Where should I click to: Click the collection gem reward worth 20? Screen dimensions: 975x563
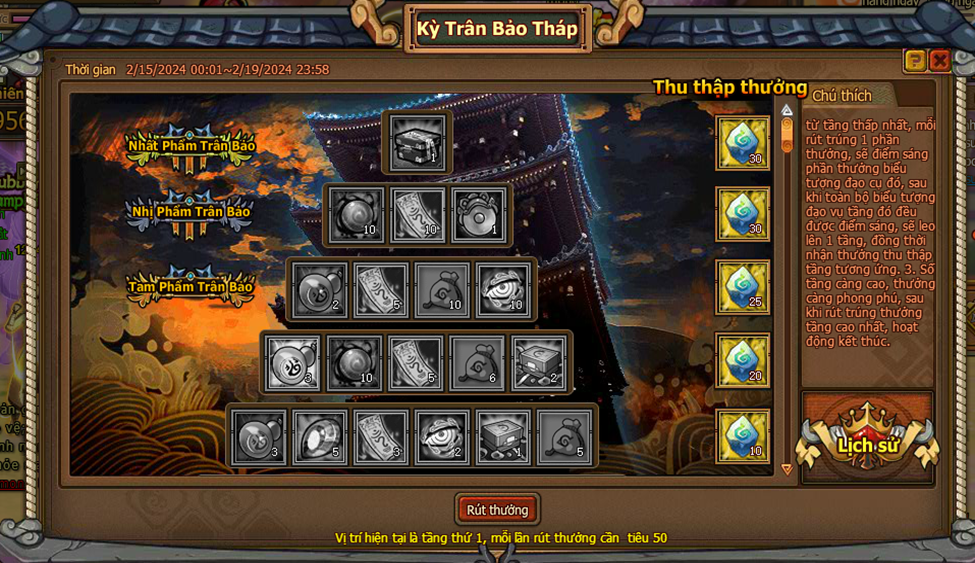[x=742, y=361]
